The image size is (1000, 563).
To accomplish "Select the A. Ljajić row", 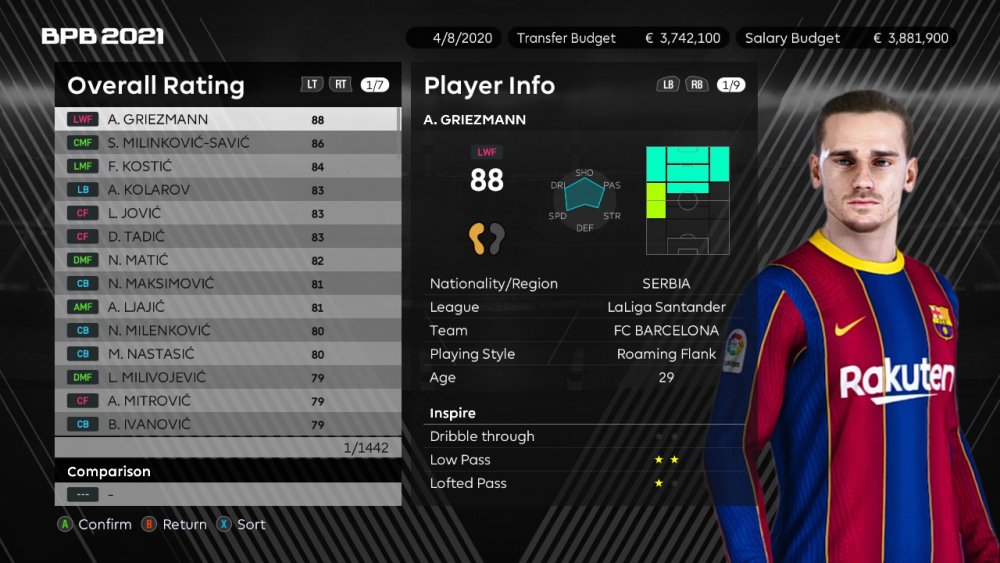I will [227, 307].
